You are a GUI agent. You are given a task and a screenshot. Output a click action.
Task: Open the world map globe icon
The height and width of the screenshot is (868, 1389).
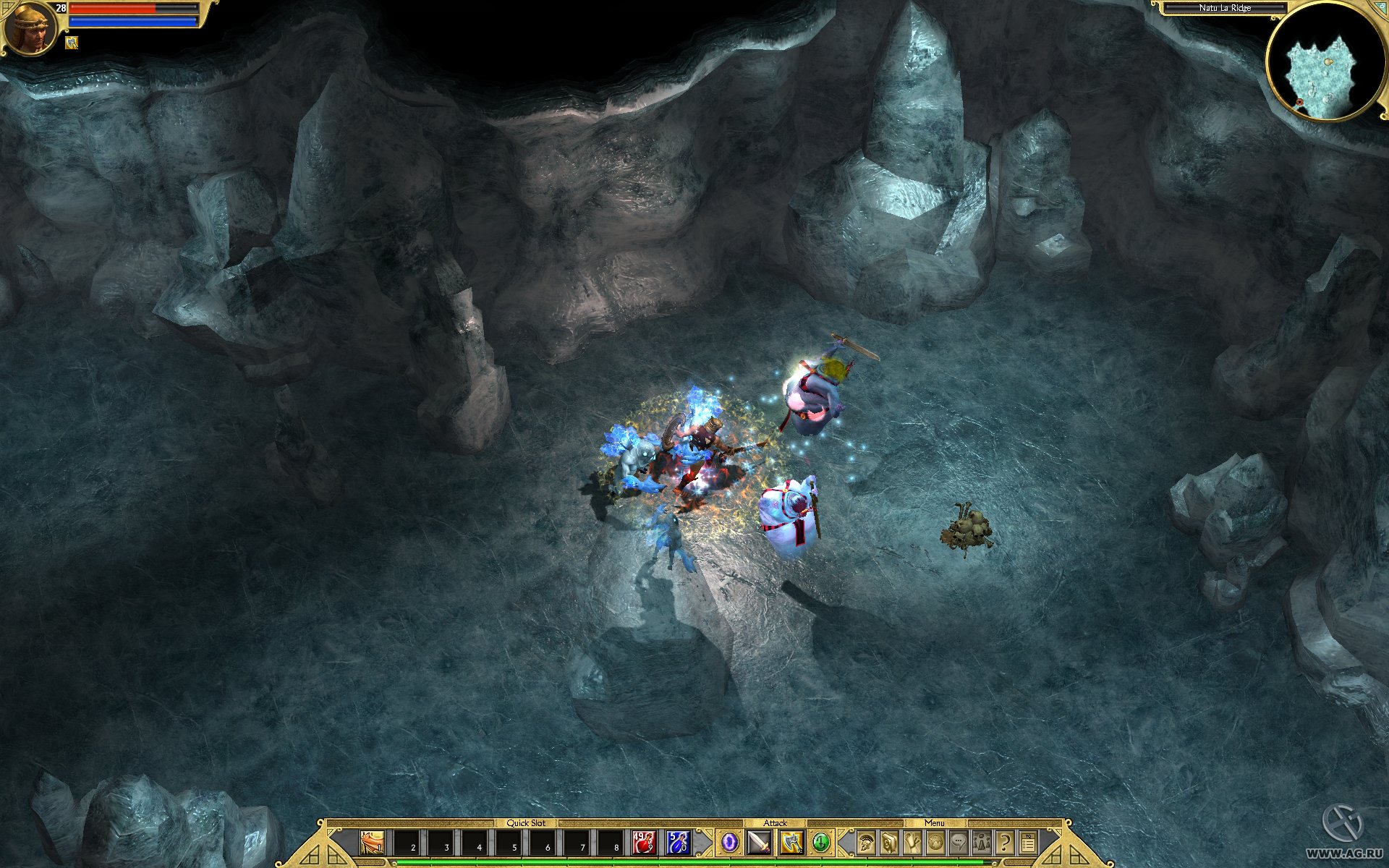tap(935, 843)
